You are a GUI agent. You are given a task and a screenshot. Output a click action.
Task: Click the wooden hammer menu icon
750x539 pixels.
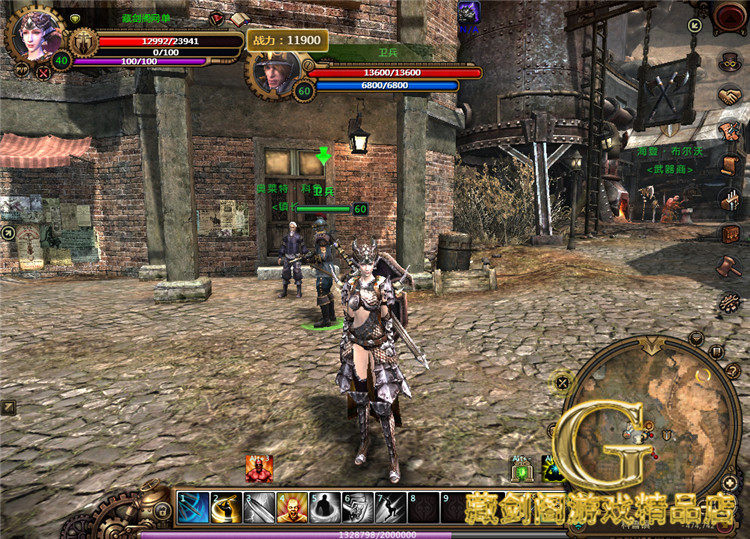(729, 268)
